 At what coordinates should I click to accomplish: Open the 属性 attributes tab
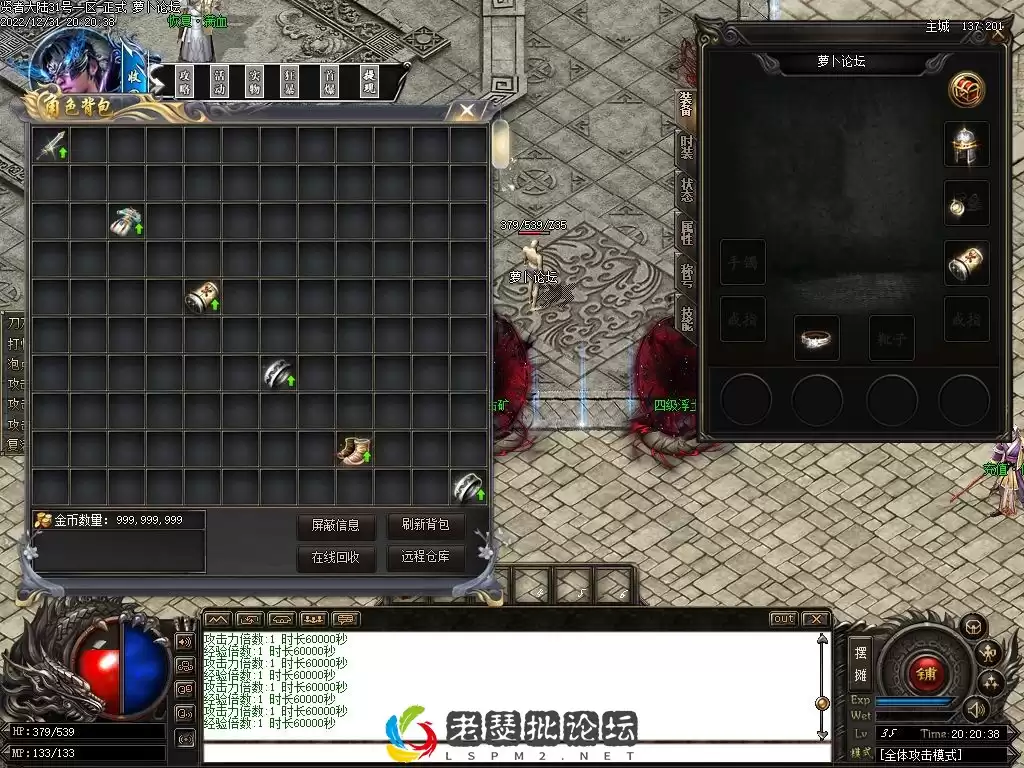[x=687, y=233]
